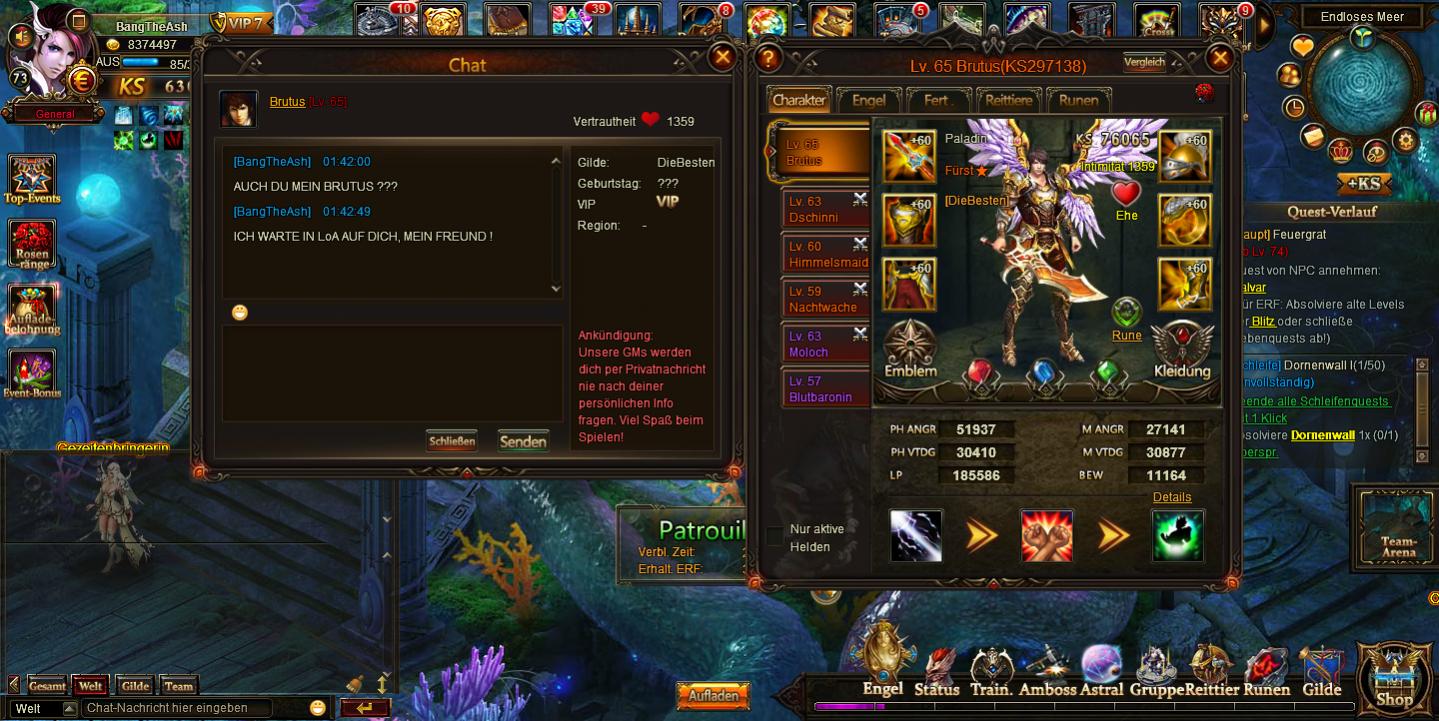
Task: Switch to the Engel tab
Action: [868, 100]
